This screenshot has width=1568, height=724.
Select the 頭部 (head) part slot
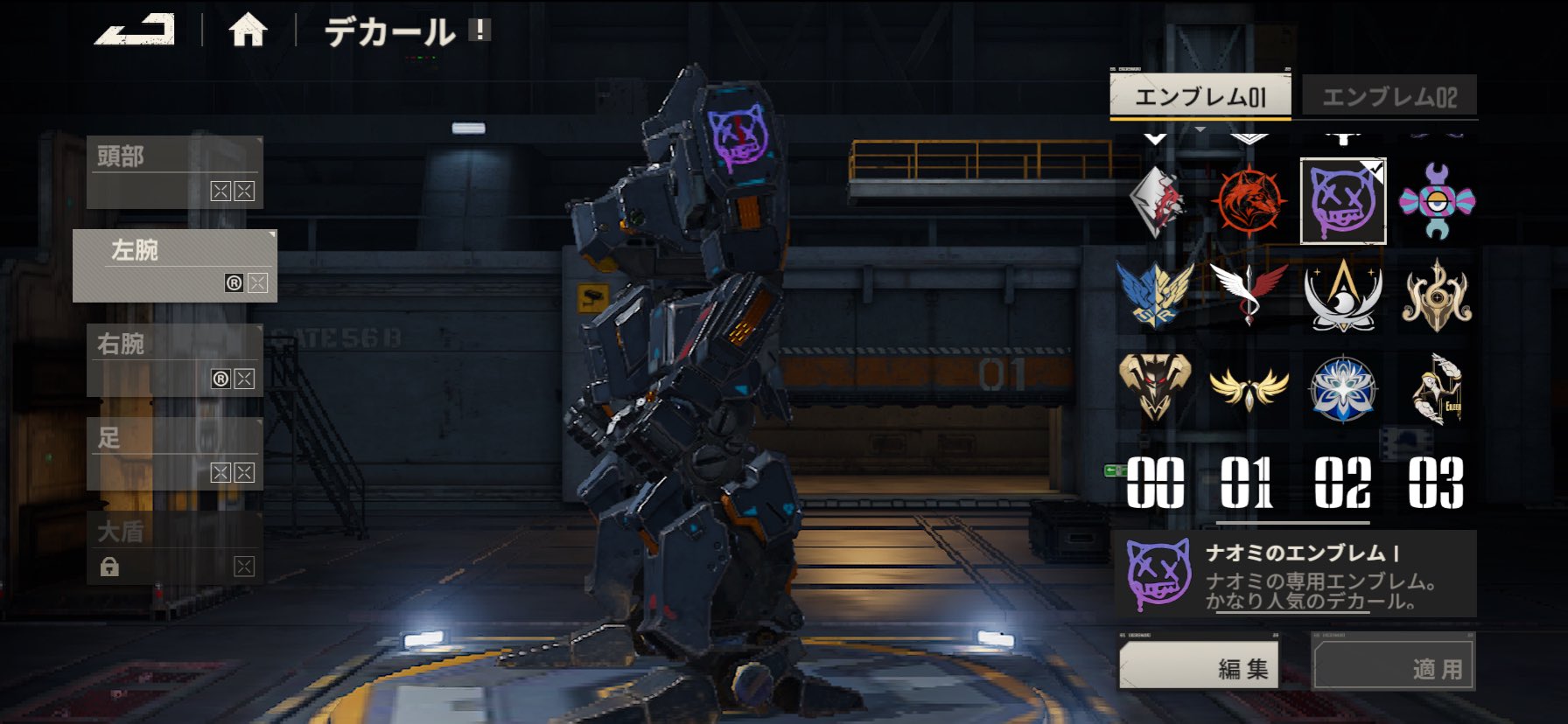pyautogui.click(x=174, y=172)
